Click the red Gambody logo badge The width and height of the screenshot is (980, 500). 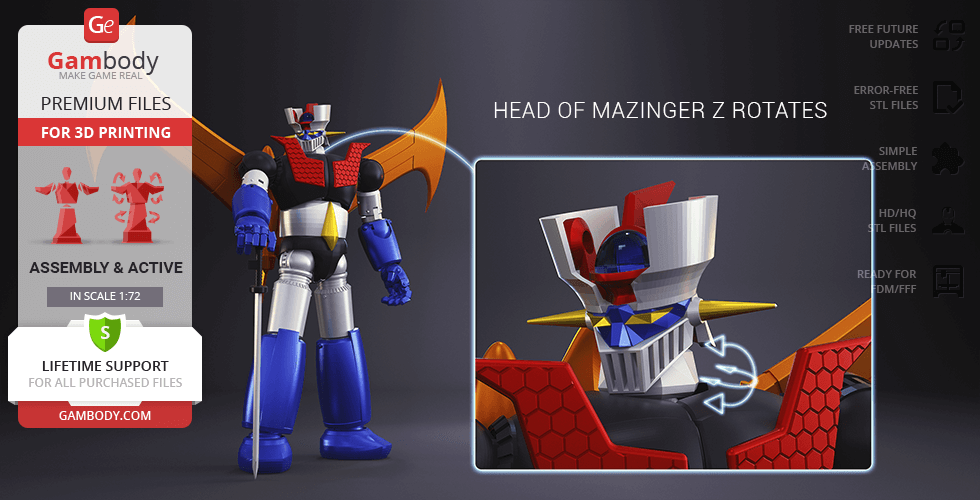(104, 26)
